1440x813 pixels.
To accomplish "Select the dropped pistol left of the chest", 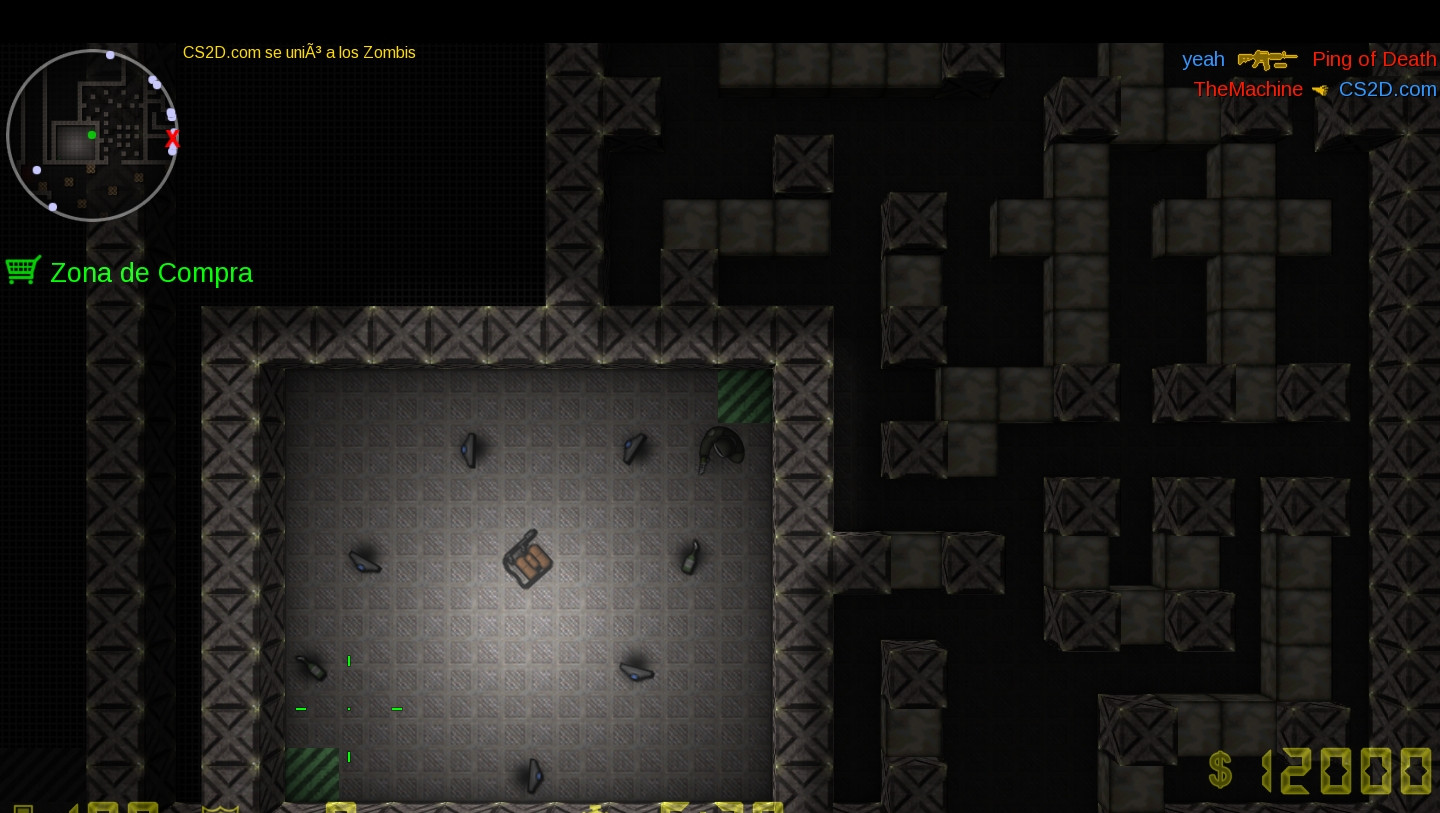I will (364, 563).
